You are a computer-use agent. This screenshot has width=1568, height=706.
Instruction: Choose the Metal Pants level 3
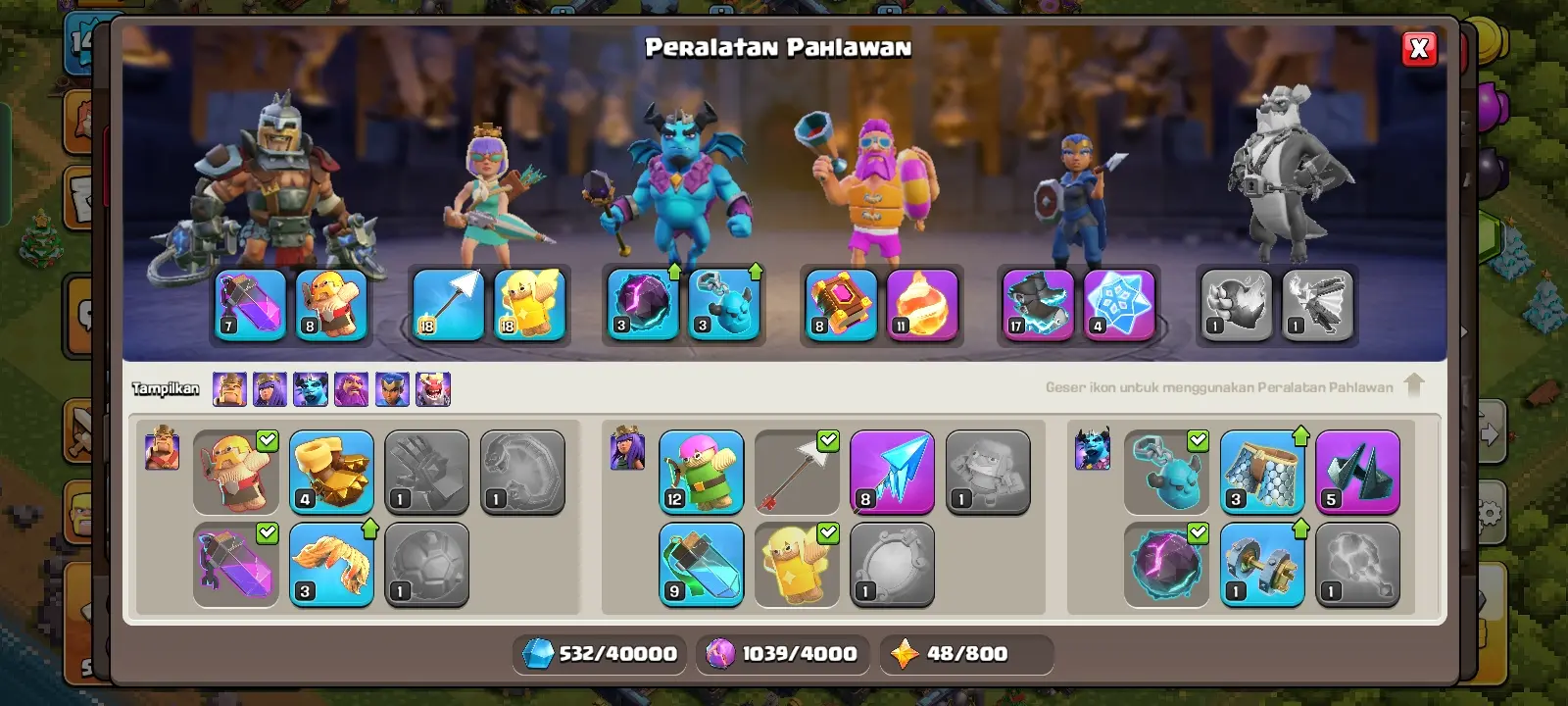coord(1262,472)
